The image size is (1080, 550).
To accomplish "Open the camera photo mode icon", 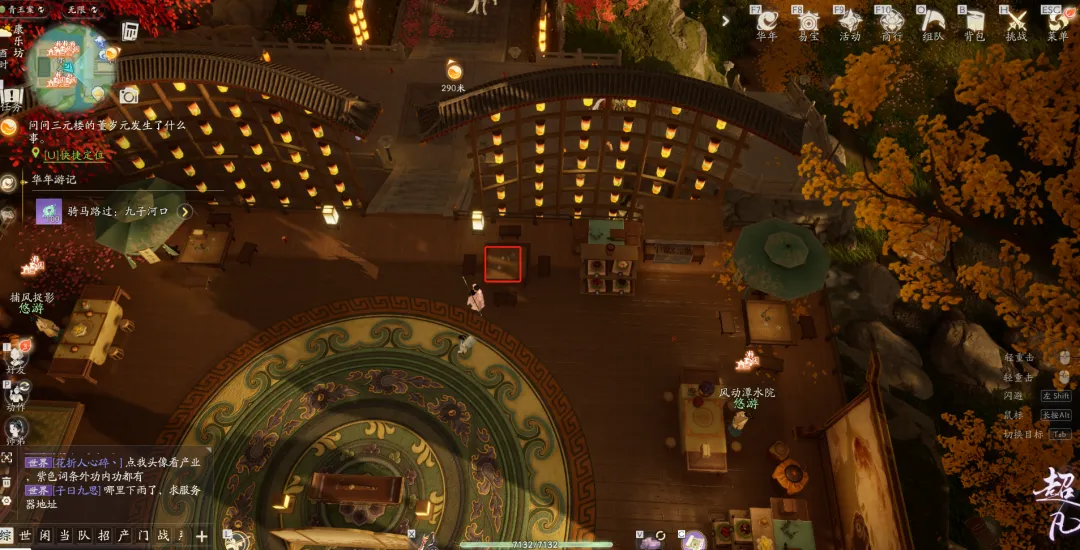I will [129, 96].
